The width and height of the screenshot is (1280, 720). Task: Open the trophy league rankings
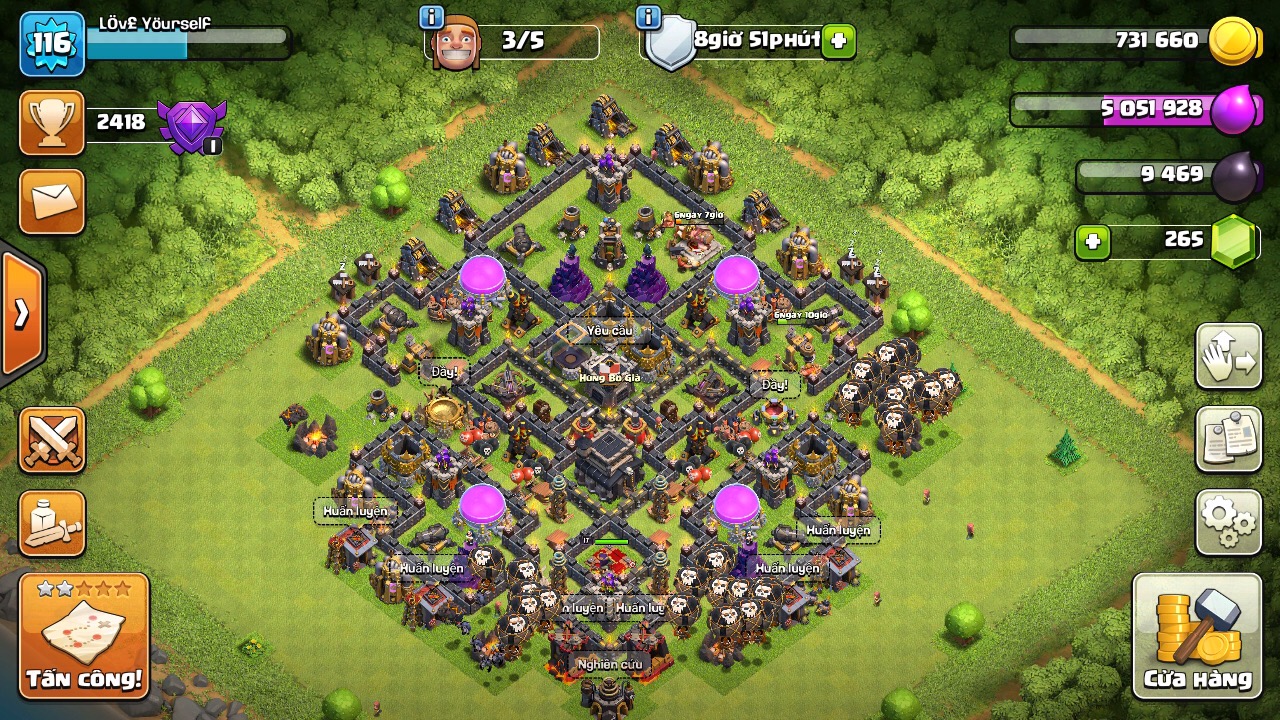point(51,123)
